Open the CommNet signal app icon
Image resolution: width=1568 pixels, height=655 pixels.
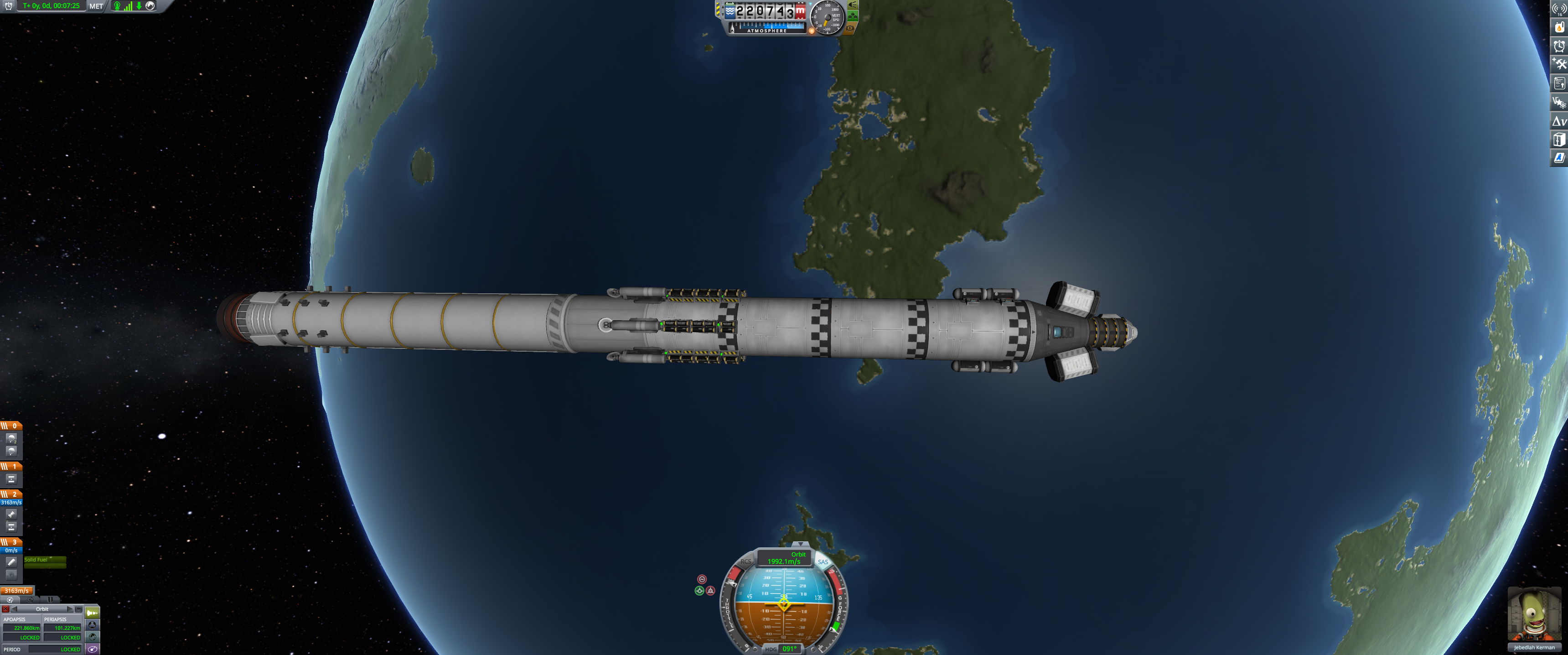click(1559, 9)
